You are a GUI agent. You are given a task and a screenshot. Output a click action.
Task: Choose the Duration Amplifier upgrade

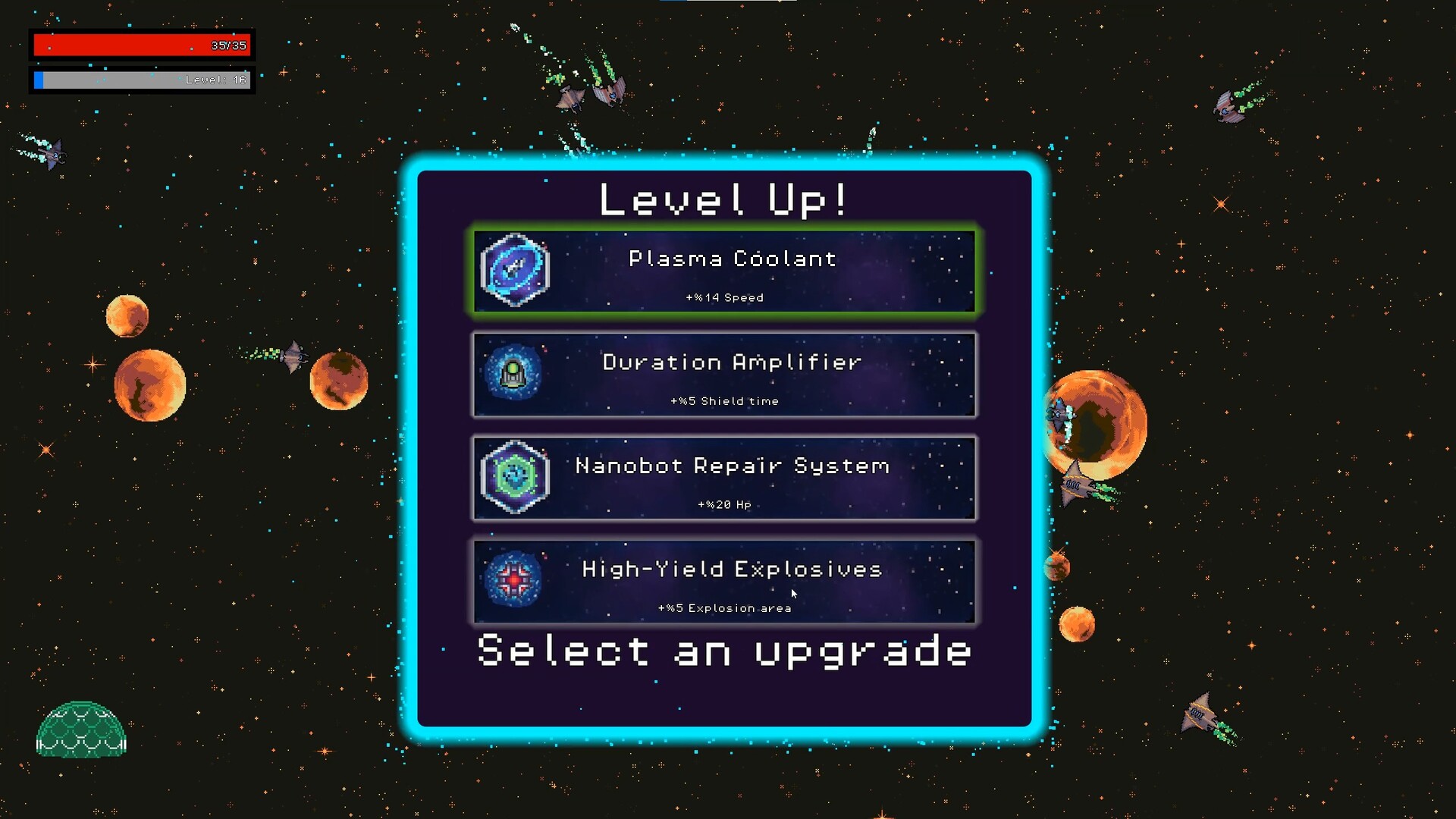[x=724, y=375]
